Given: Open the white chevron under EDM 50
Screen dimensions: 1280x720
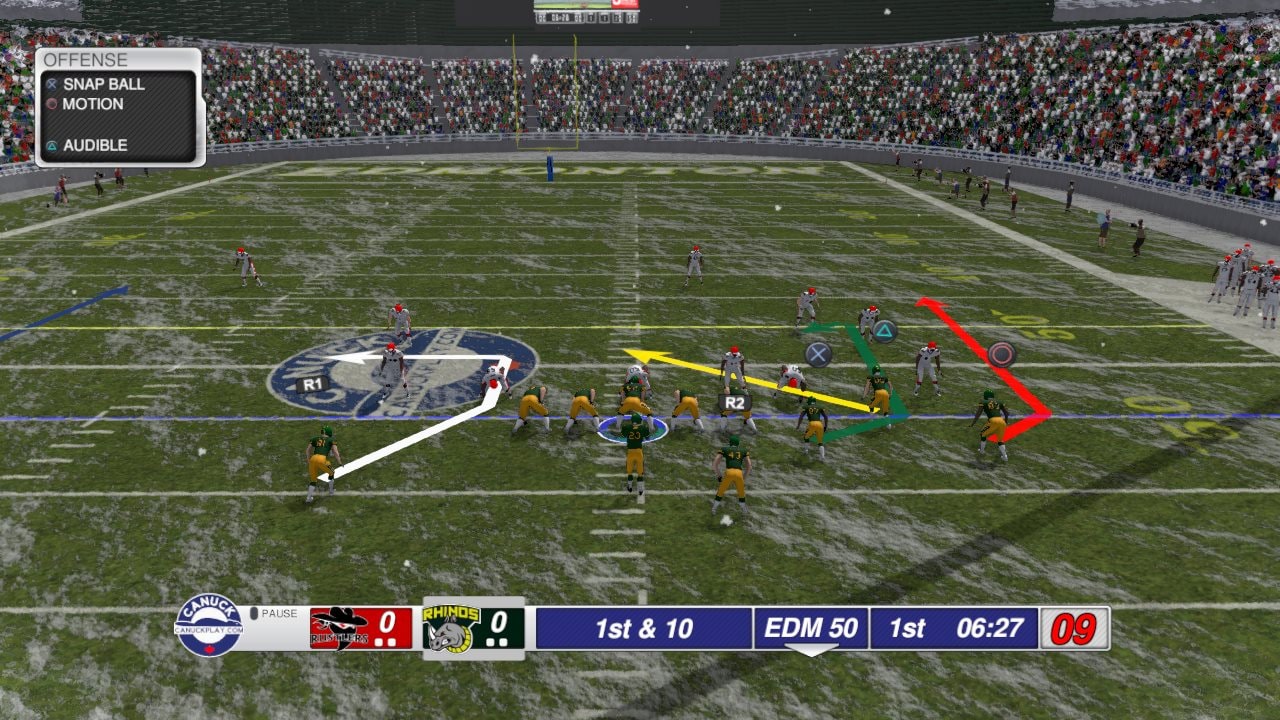Looking at the screenshot, I should tap(811, 650).
